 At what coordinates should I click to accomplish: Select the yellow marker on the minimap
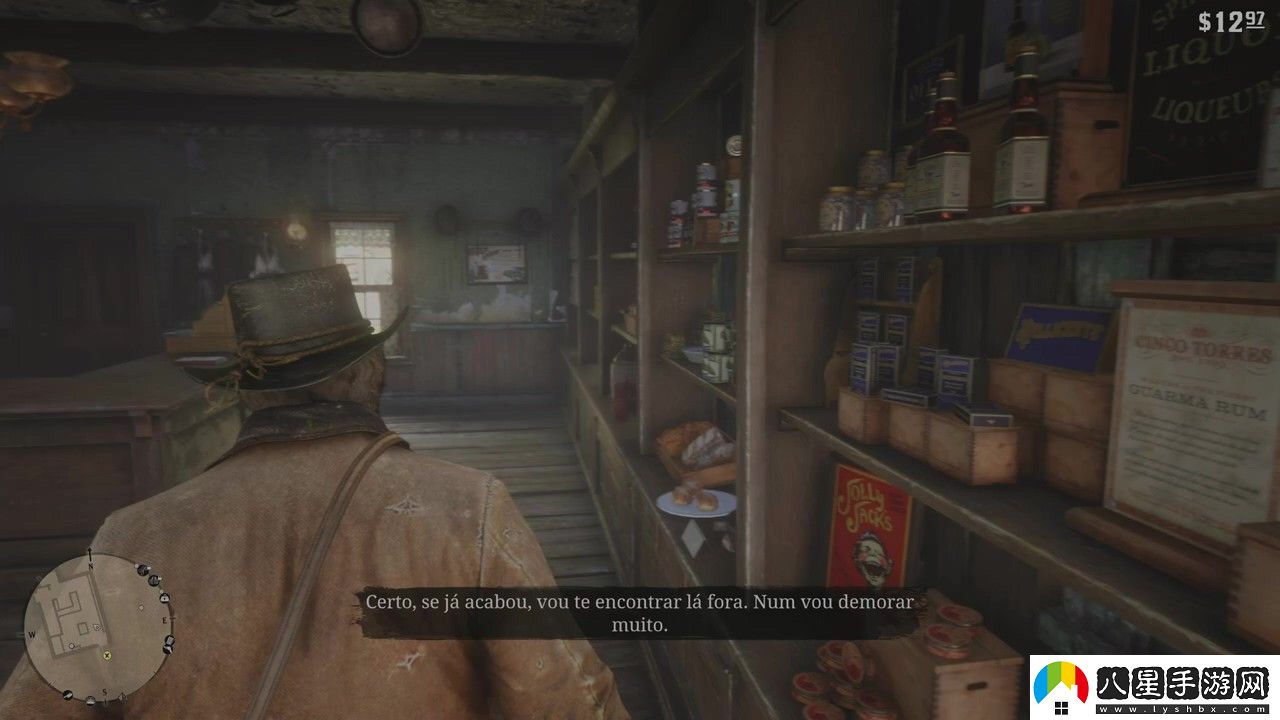pyautogui.click(x=108, y=656)
